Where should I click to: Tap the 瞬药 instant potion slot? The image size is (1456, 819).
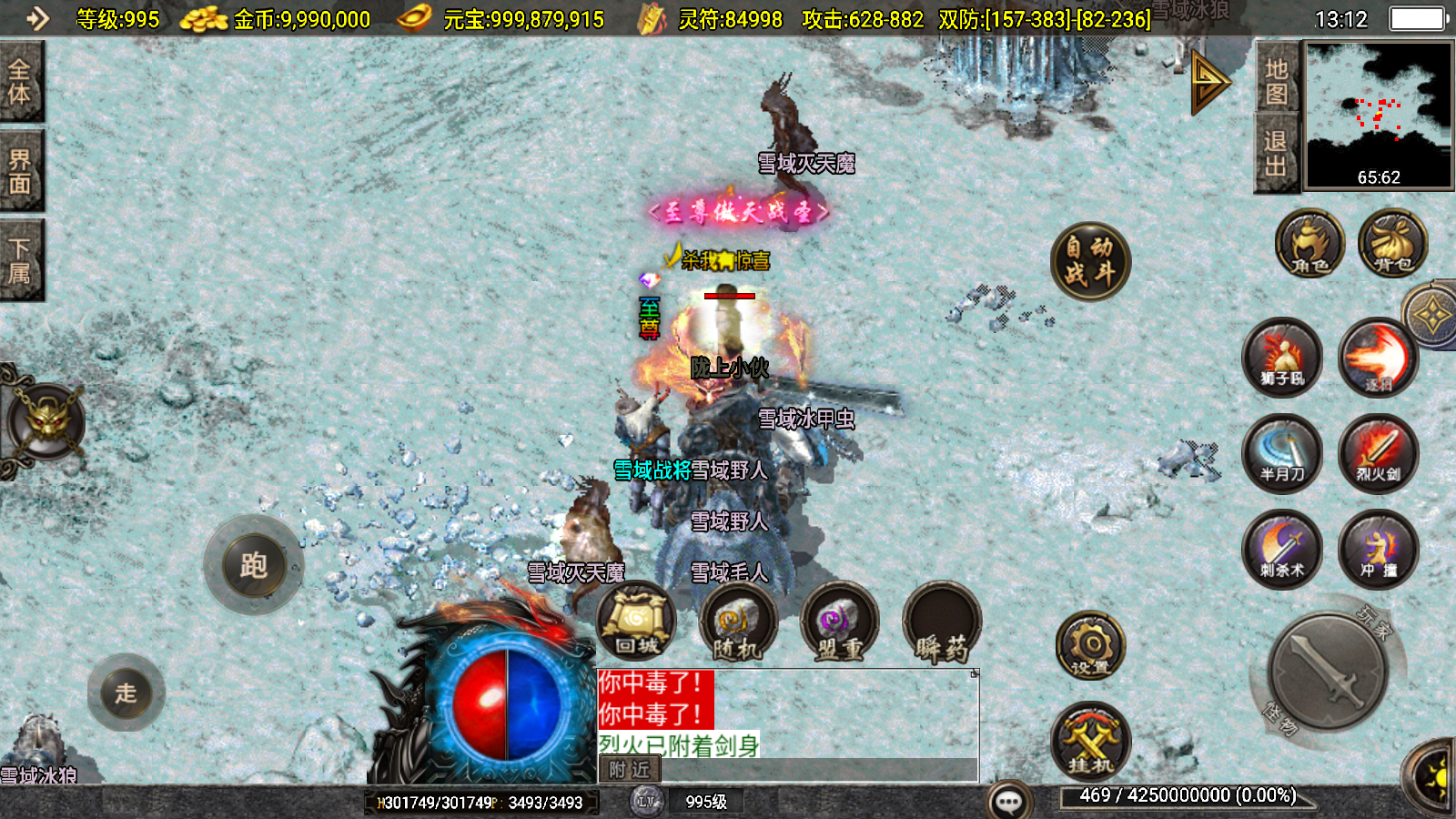click(941, 622)
